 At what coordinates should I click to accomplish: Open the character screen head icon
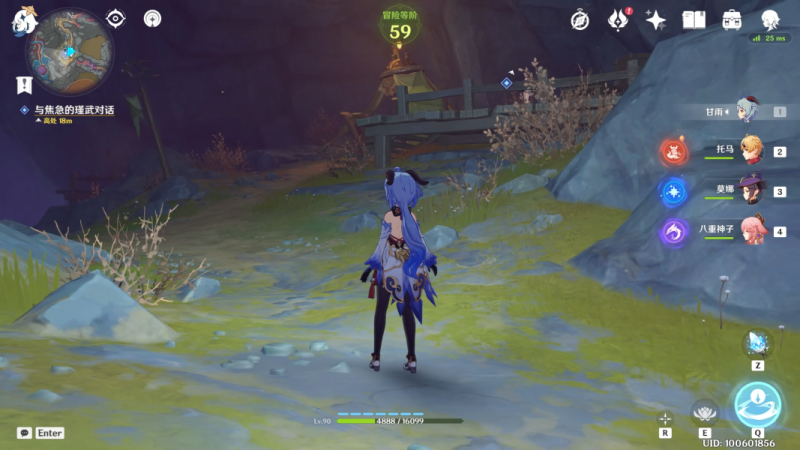[769, 20]
